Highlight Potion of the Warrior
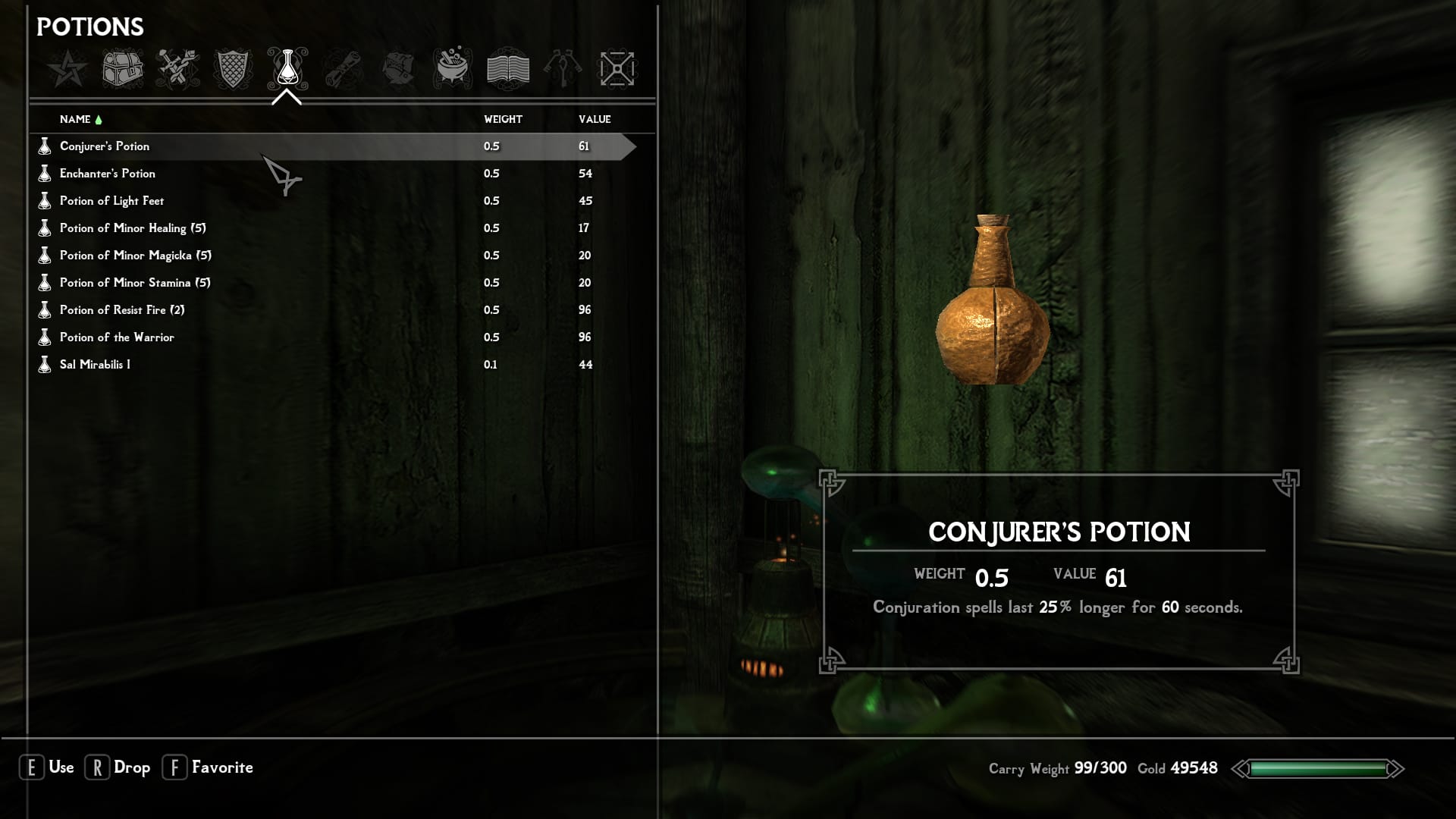1456x819 pixels. tap(117, 337)
